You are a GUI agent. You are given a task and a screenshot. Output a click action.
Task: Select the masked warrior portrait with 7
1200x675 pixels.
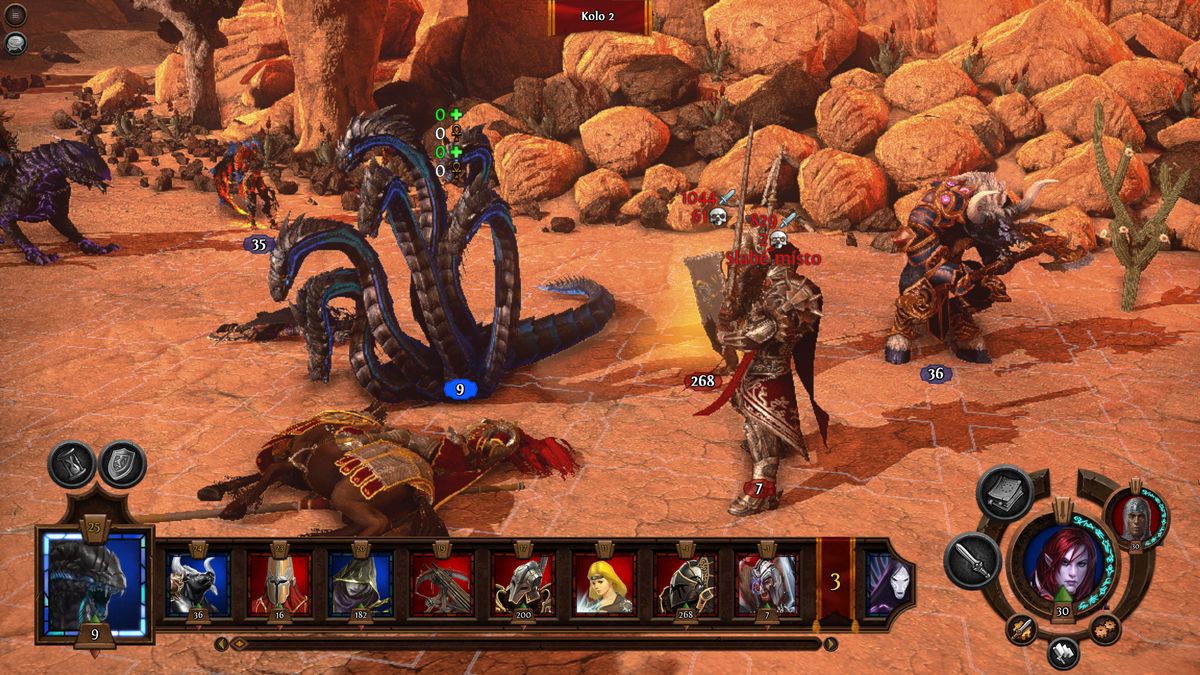[766, 582]
